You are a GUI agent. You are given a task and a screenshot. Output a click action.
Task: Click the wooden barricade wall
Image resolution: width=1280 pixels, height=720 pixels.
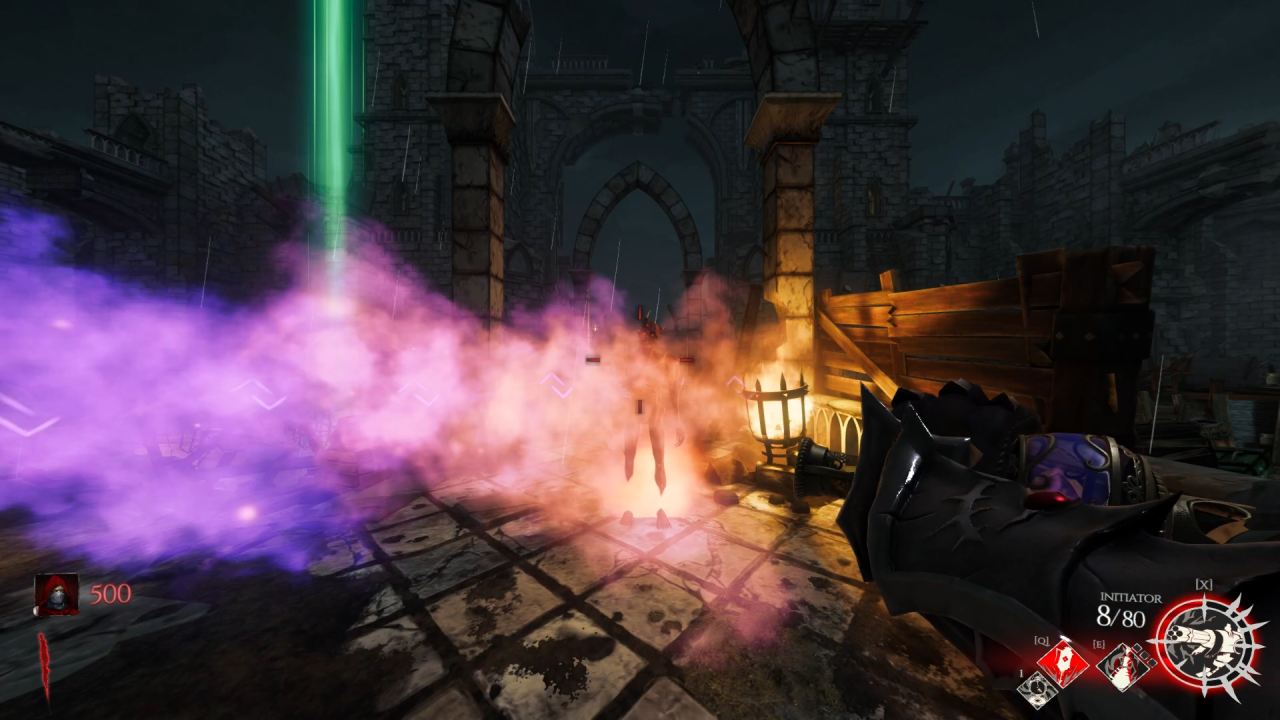click(x=950, y=320)
